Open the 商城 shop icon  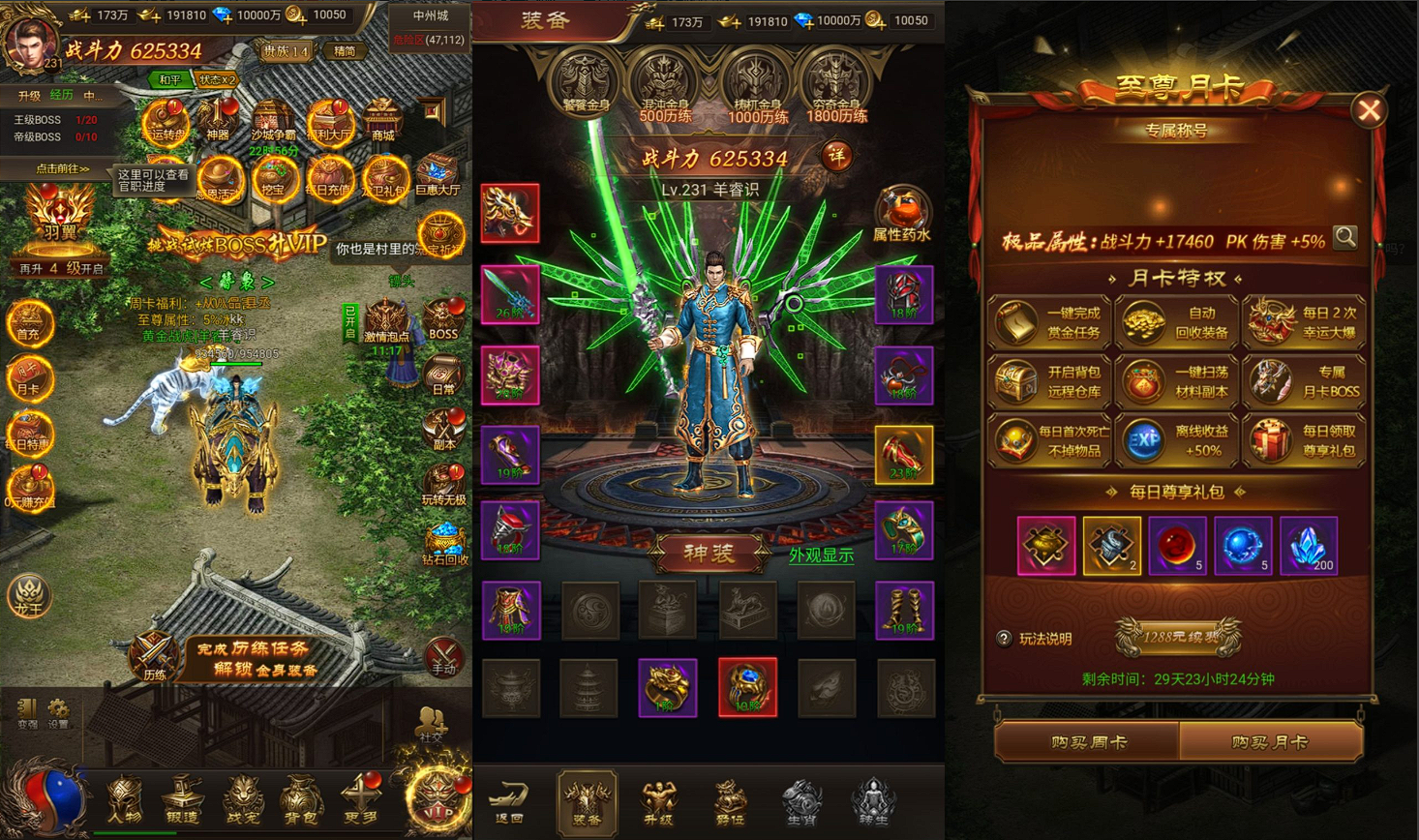click(382, 120)
